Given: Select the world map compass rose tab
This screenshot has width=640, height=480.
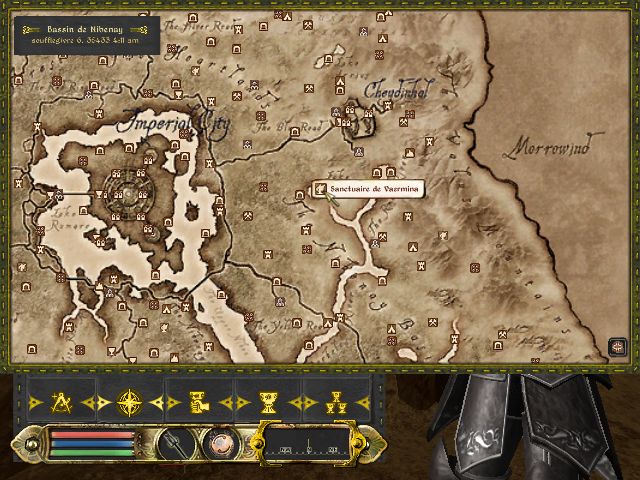Looking at the screenshot, I should 131,403.
